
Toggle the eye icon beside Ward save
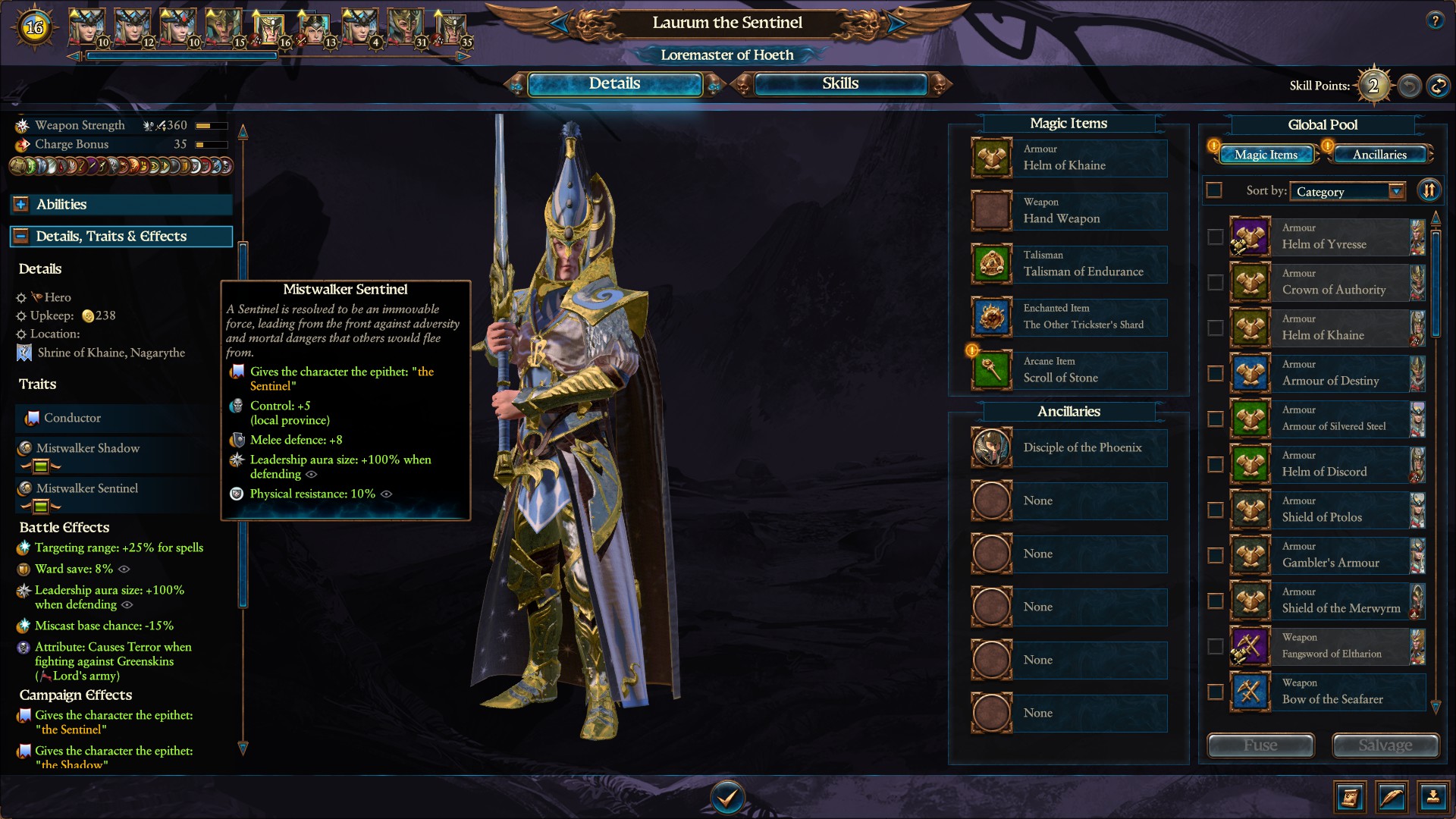[124, 570]
